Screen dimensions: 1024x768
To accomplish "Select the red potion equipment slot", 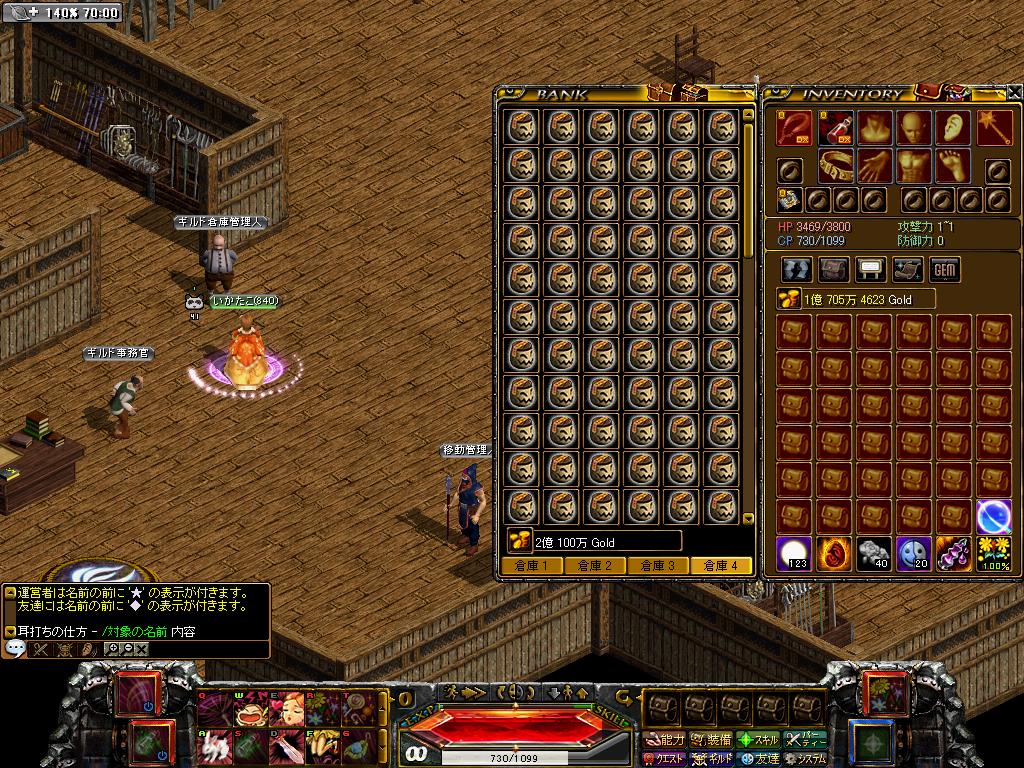I will [x=834, y=128].
